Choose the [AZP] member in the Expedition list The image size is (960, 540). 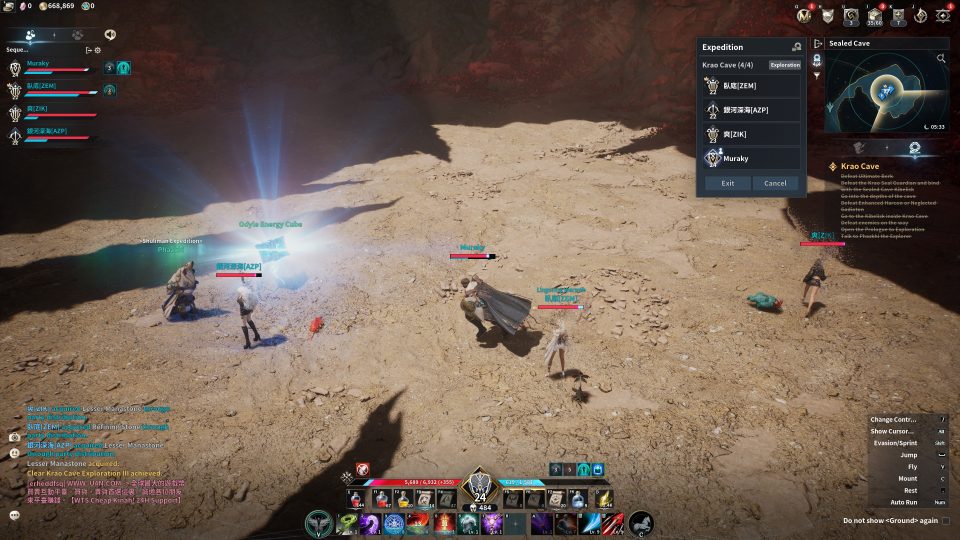click(x=752, y=109)
